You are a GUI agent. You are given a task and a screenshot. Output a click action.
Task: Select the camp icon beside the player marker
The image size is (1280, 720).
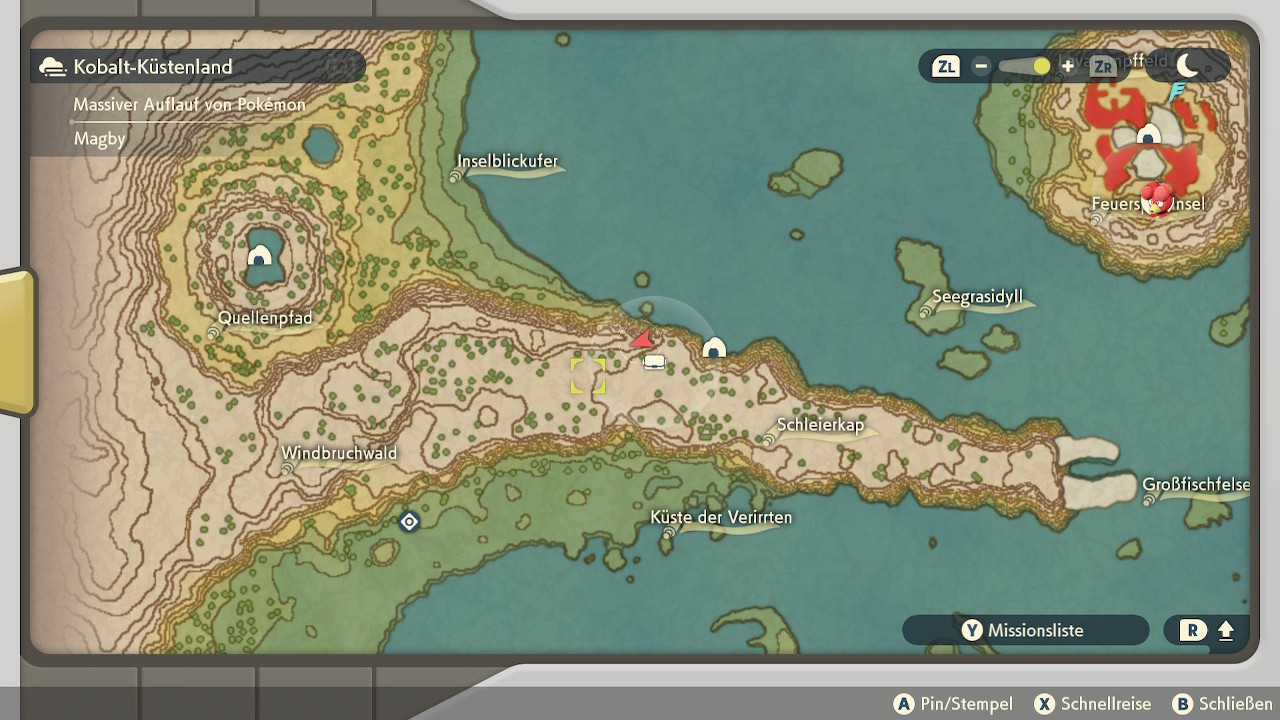(713, 348)
